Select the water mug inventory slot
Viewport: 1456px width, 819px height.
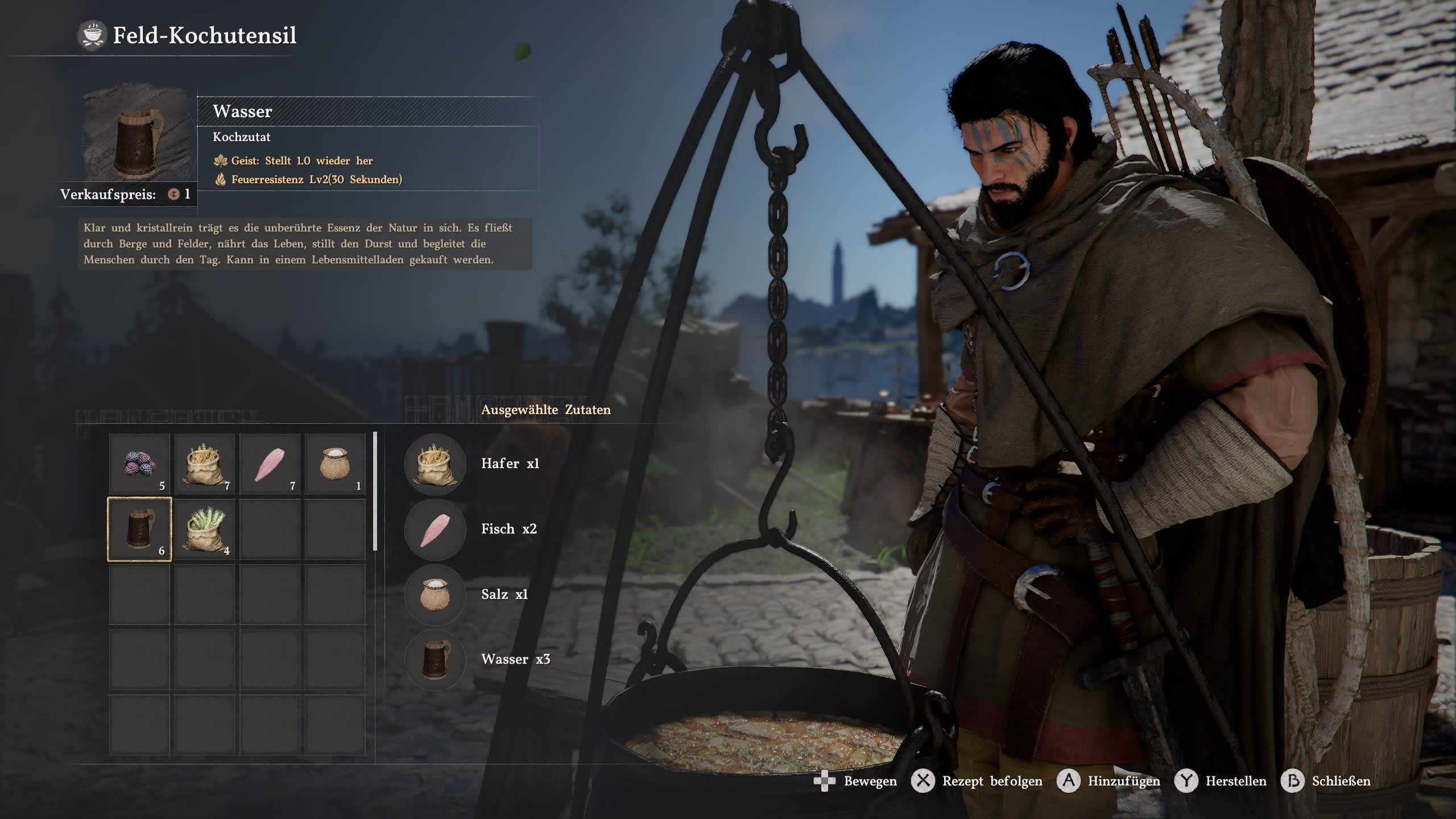coord(139,530)
